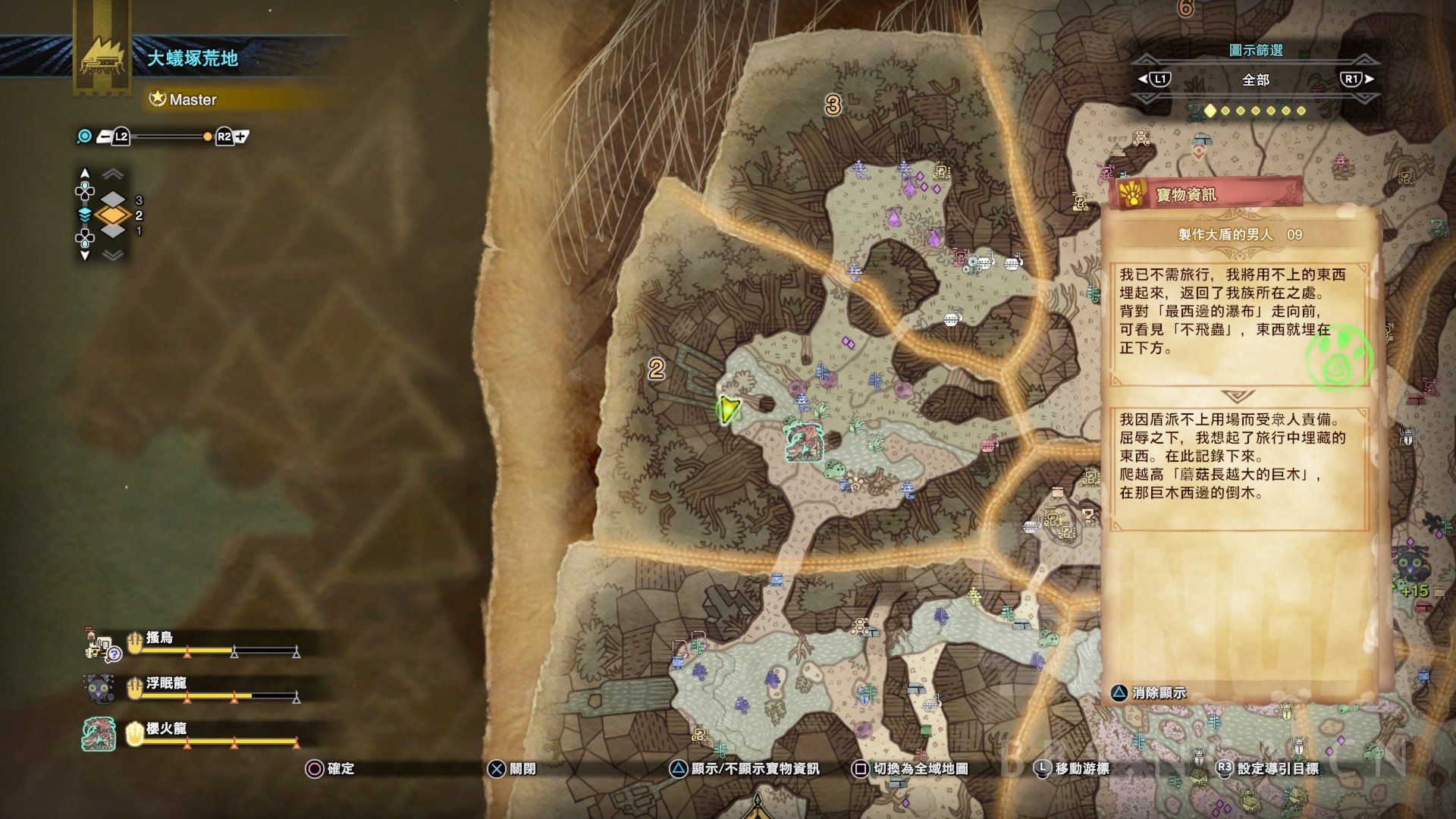This screenshot has width=1456, height=819.
Task: Switch to map layer 1
Action: coord(113,231)
